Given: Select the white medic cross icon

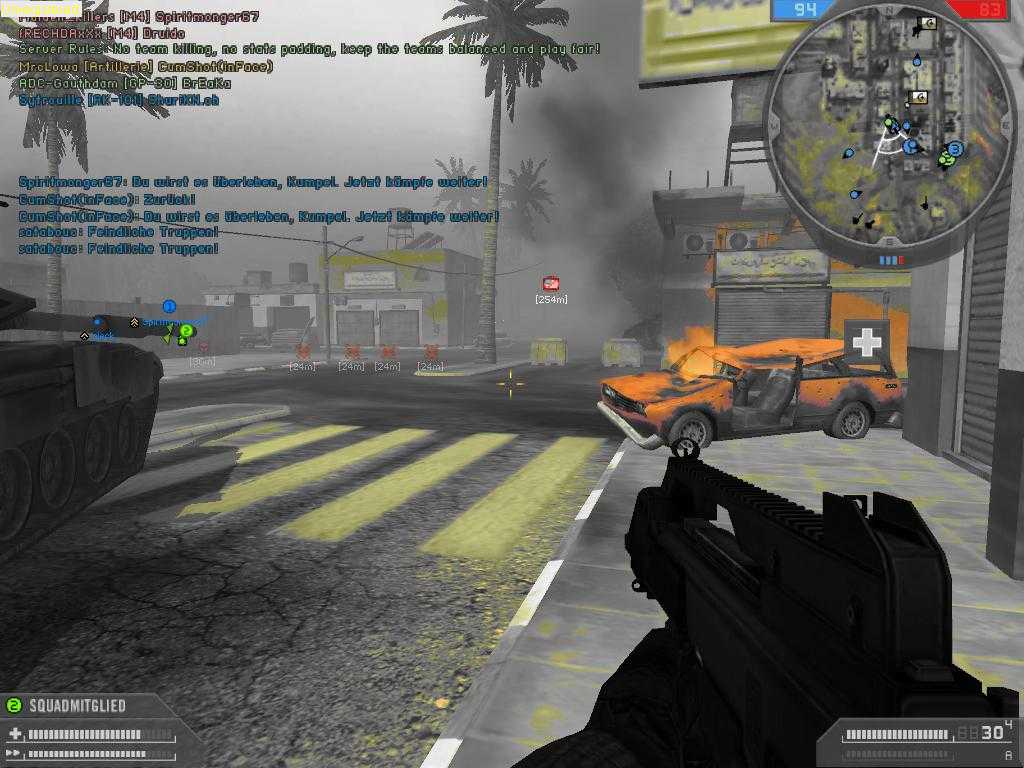Looking at the screenshot, I should (866, 342).
